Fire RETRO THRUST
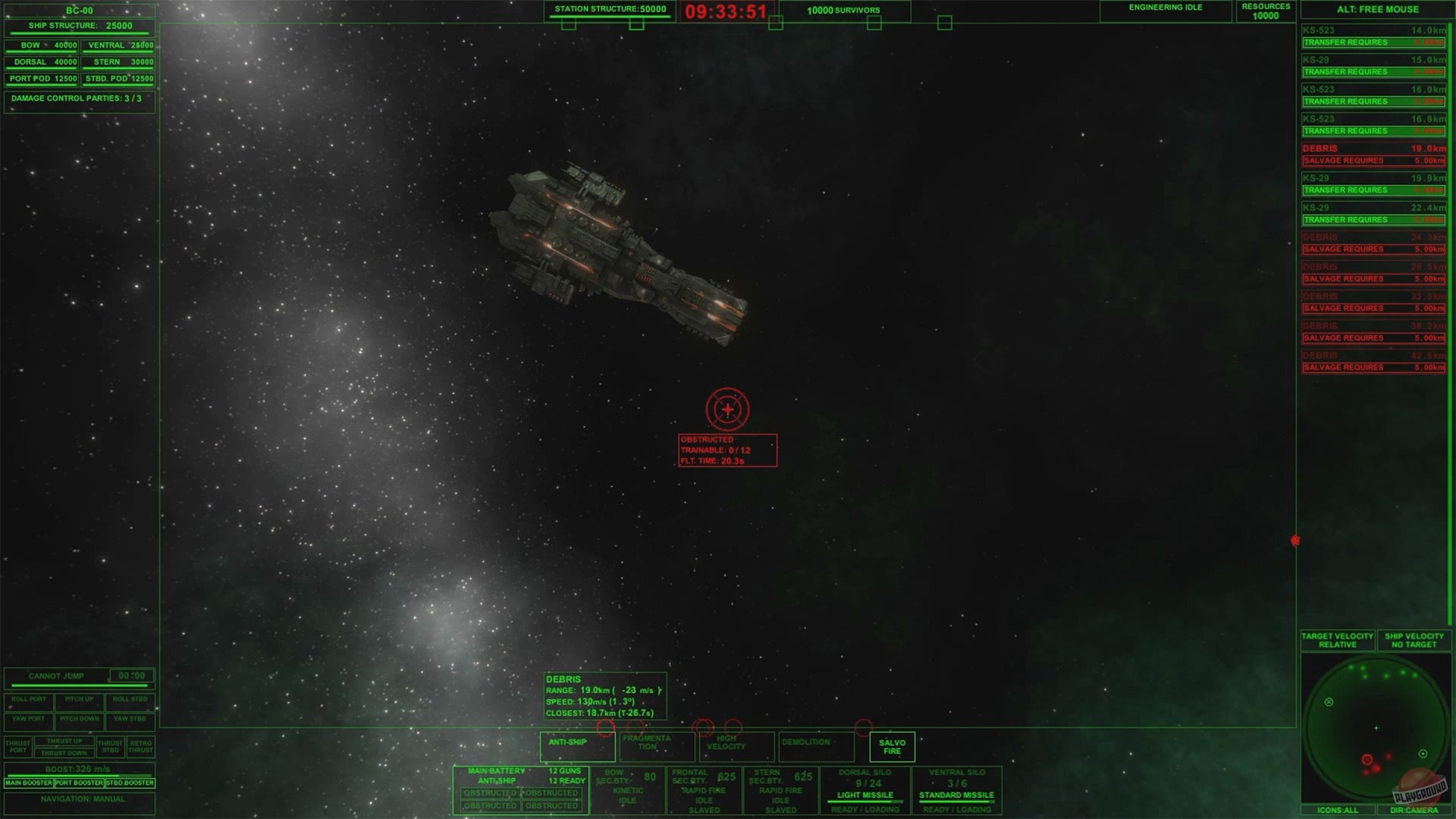Viewport: 1456px width, 819px height. pos(140,746)
